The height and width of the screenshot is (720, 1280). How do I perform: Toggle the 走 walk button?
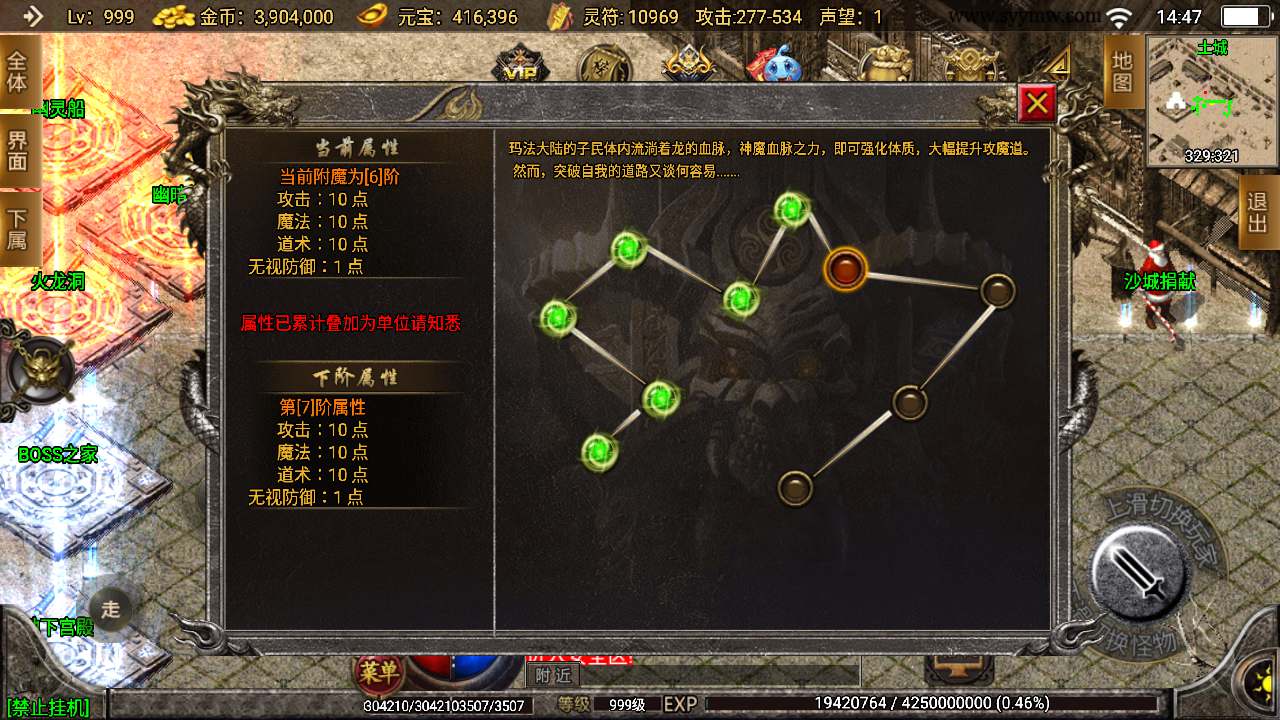pyautogui.click(x=110, y=608)
